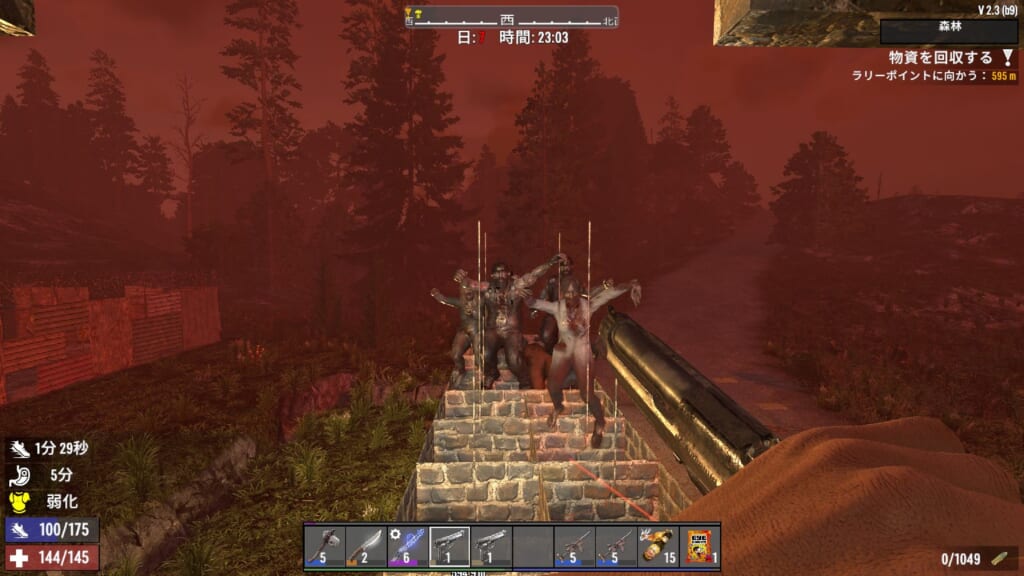
Task: Click the stomach buff icon showing 5分
Action: coord(21,474)
